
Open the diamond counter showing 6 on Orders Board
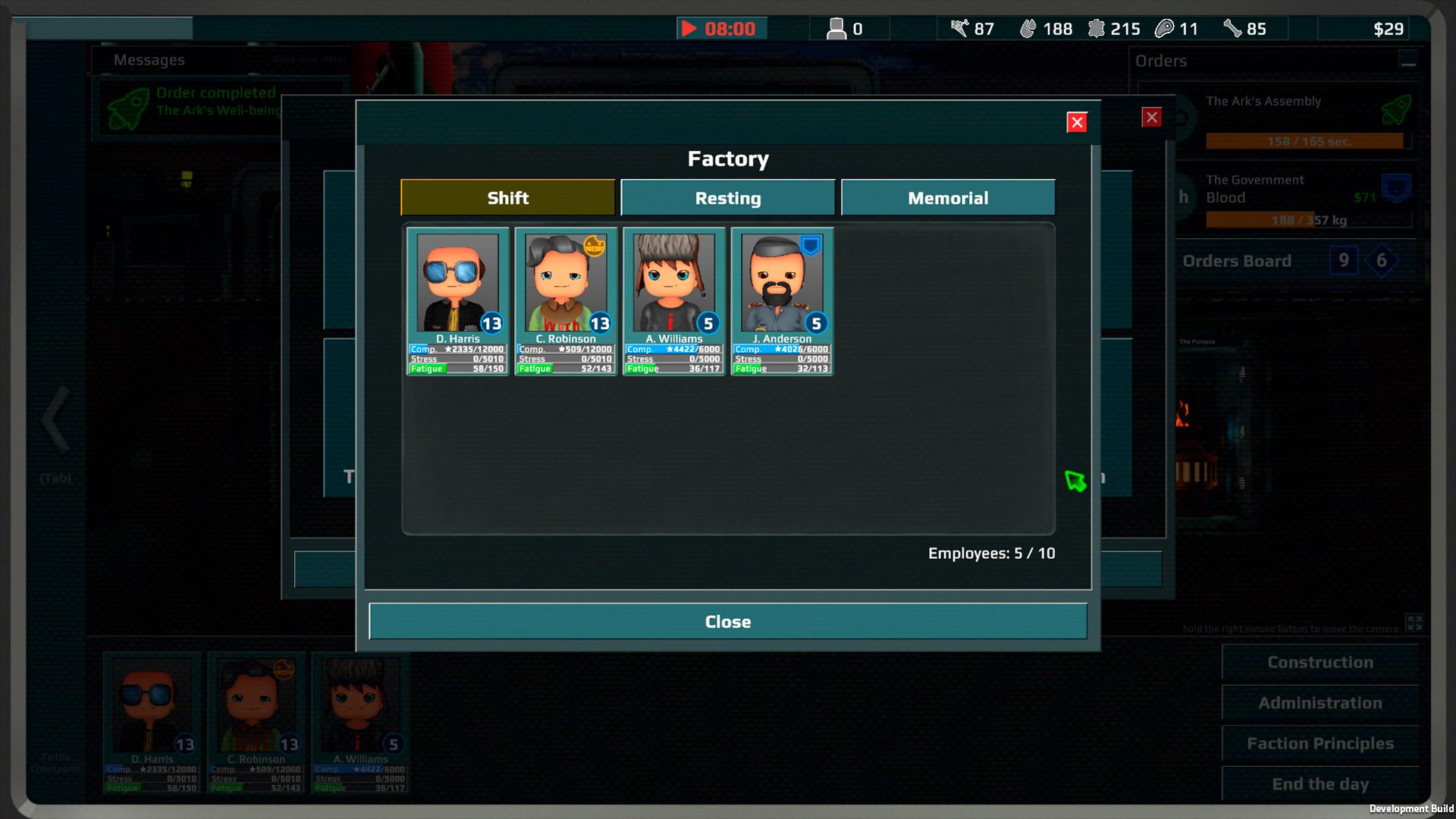click(x=1382, y=262)
